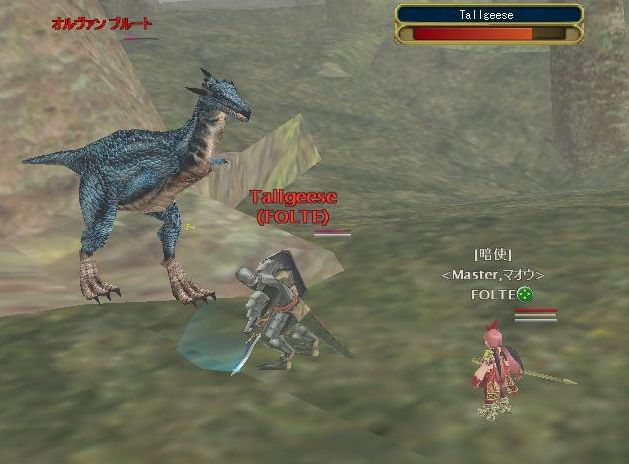Click the green guild emblem beside FOLTE
Image resolution: width=629 pixels, height=464 pixels.
(x=524, y=294)
